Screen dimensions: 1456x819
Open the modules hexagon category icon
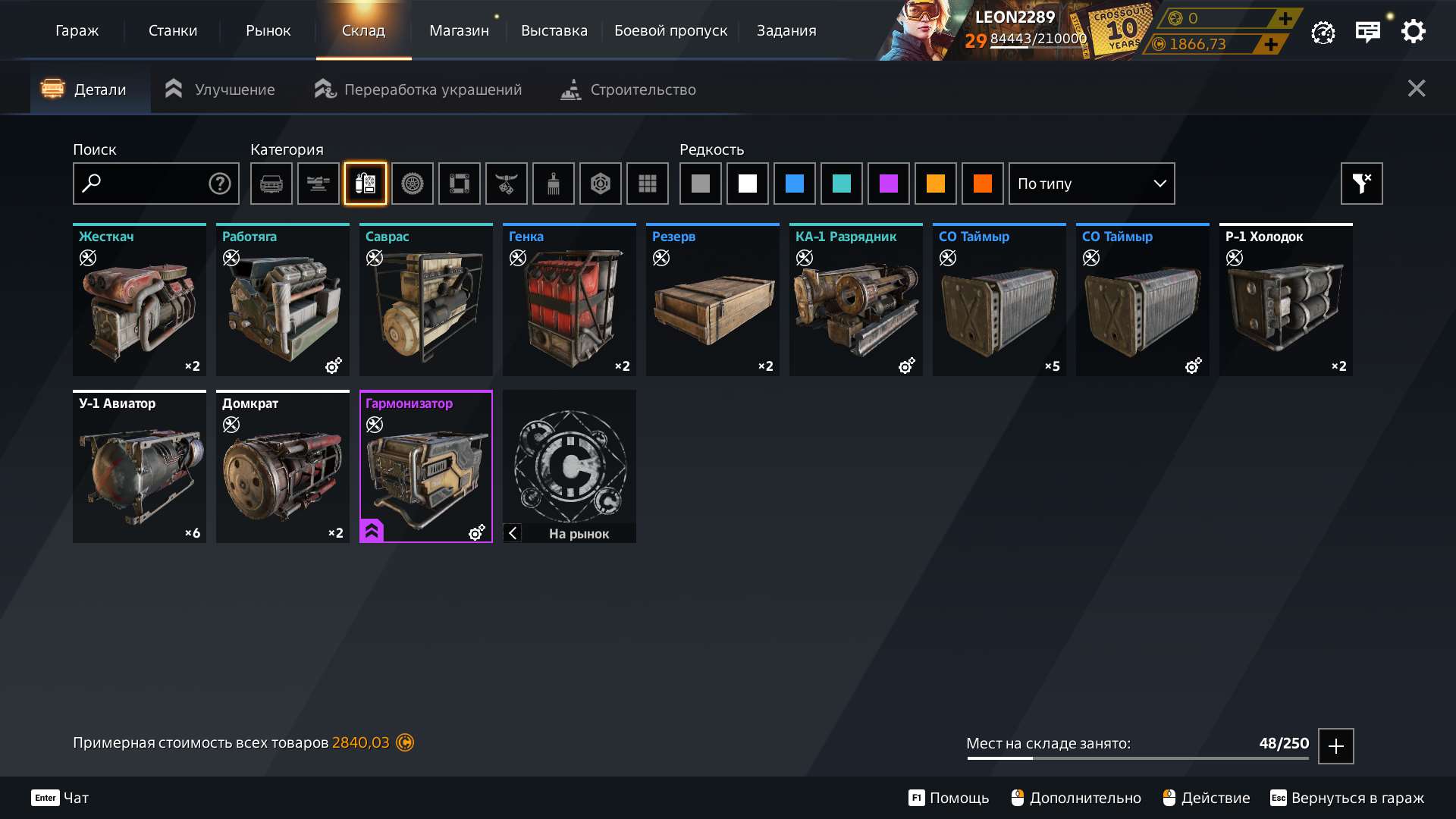click(x=600, y=184)
